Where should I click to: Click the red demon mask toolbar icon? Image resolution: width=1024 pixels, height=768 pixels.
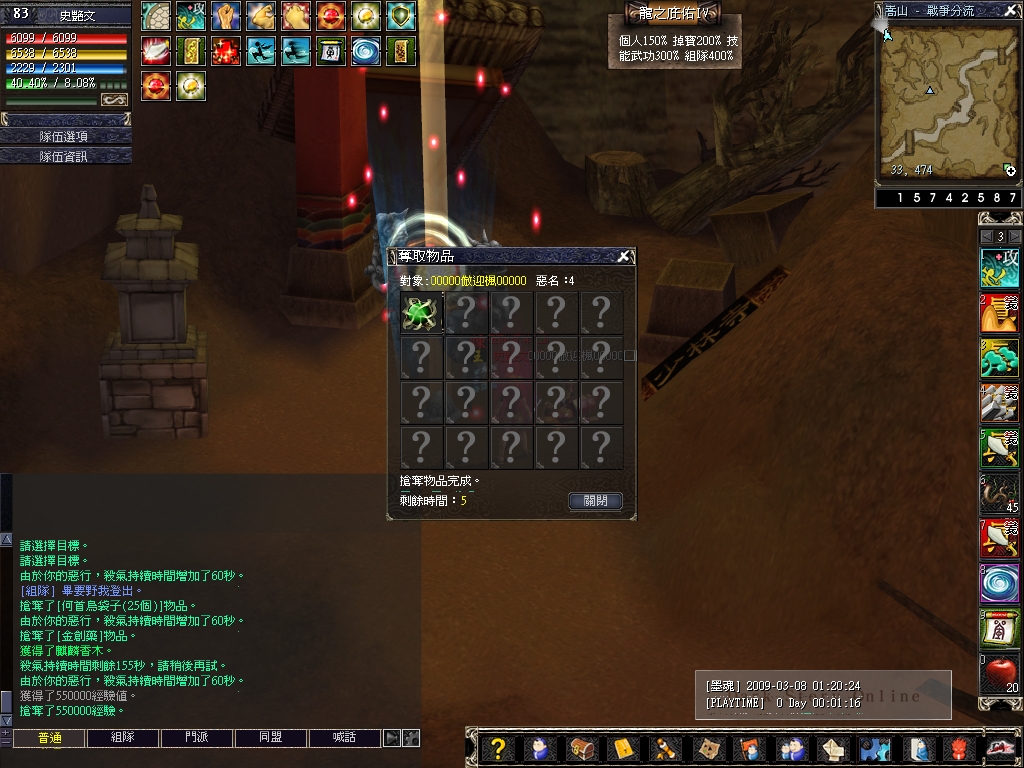[x=959, y=748]
